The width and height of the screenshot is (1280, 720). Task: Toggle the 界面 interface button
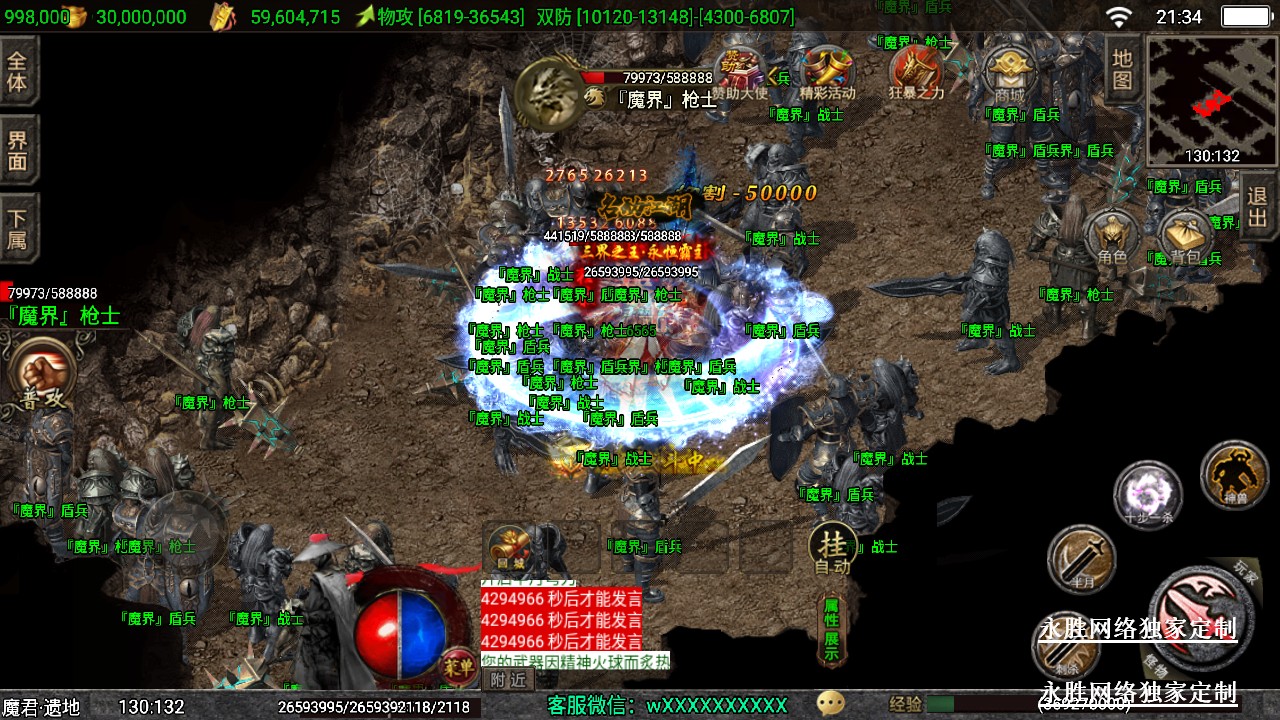point(18,150)
